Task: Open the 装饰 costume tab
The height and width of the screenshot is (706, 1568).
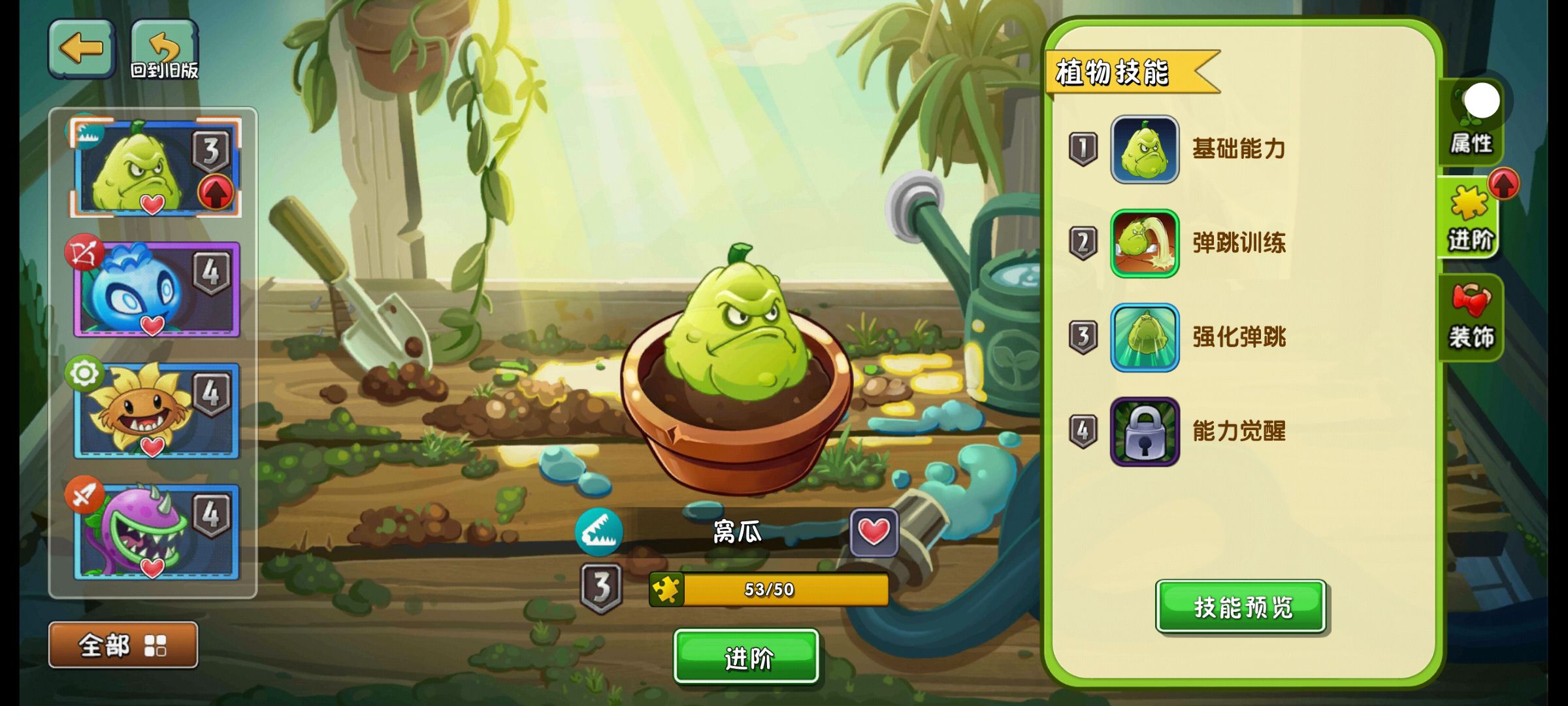Action: pos(1471,318)
